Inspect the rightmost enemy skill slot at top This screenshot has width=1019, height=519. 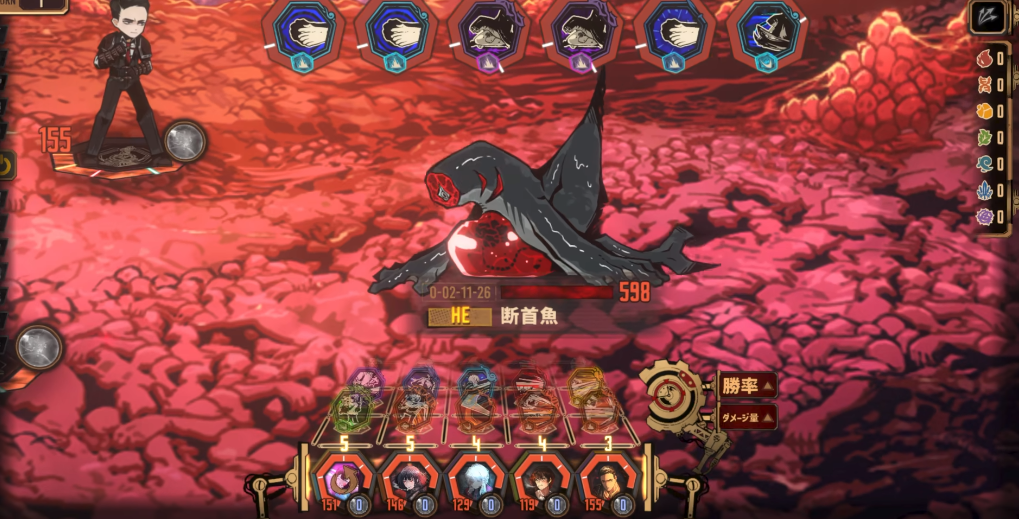pos(769,35)
